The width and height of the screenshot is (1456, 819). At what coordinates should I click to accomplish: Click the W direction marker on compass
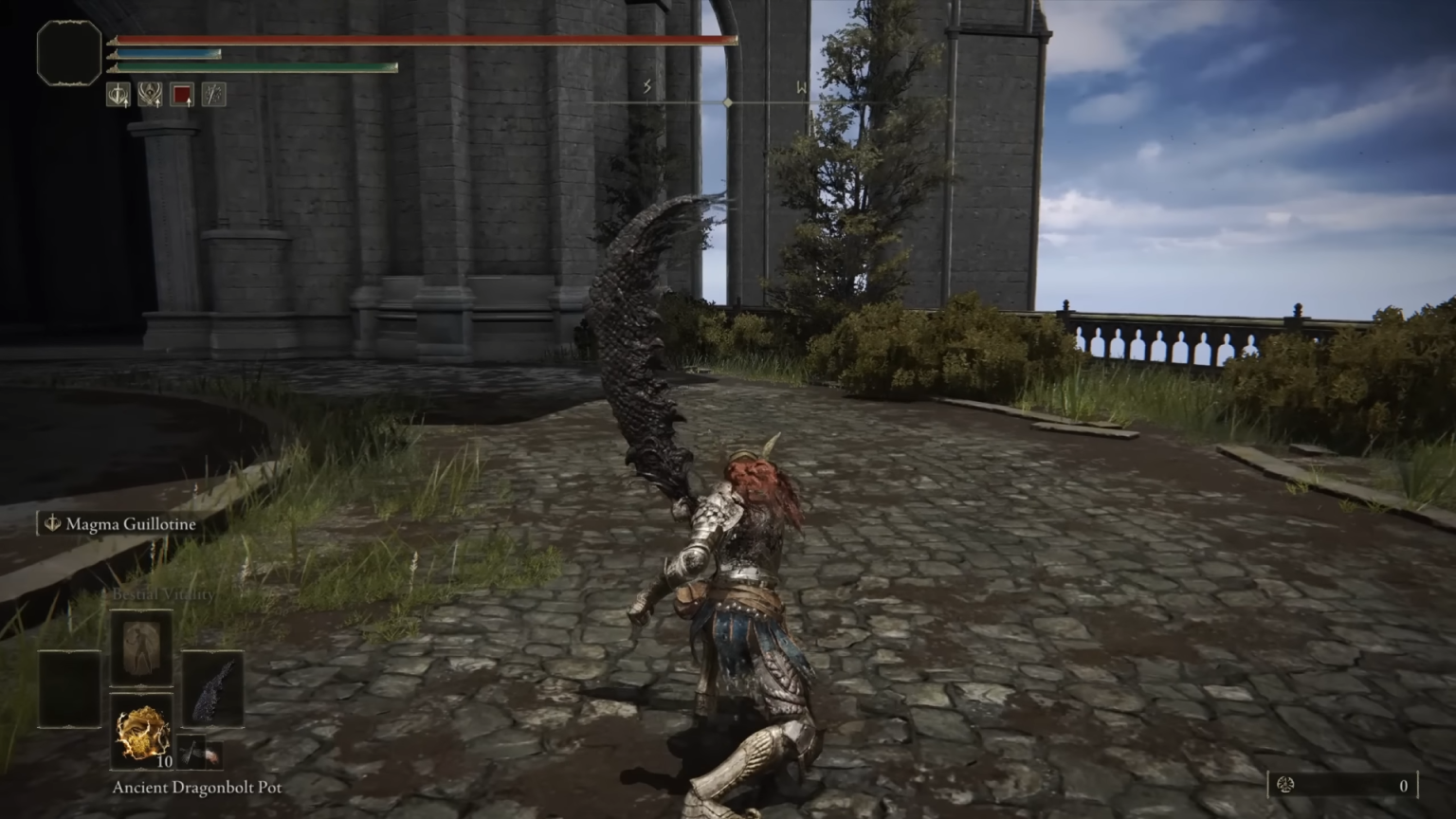tap(801, 88)
